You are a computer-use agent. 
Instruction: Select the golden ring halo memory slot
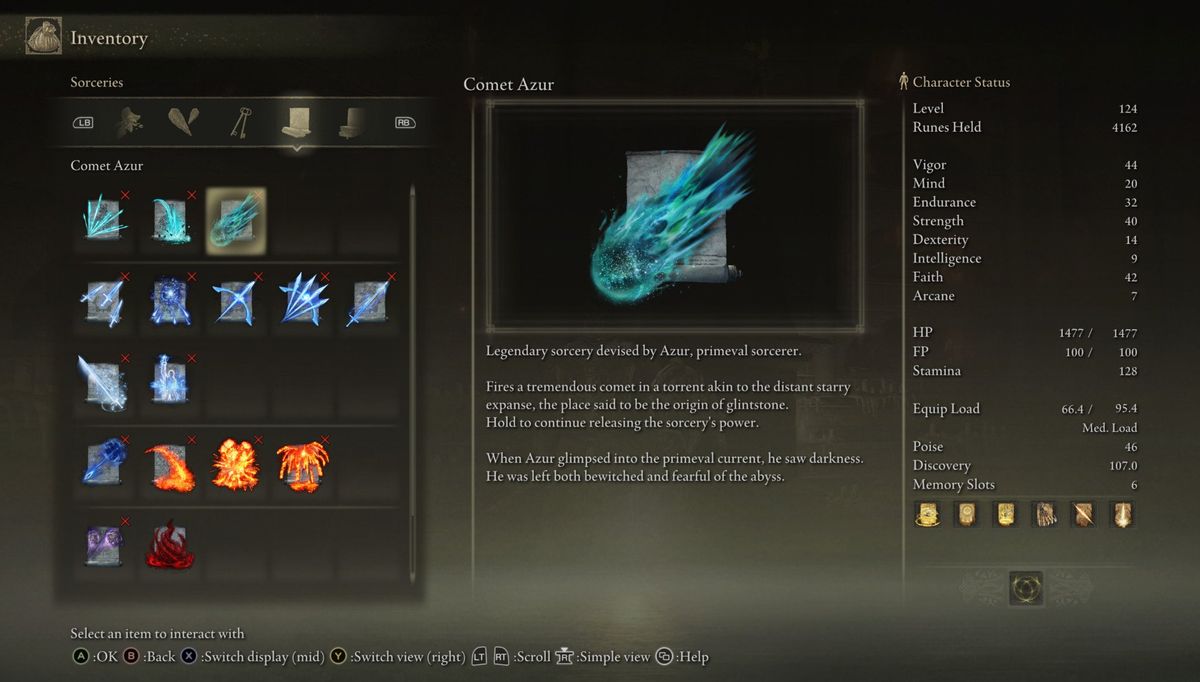click(927, 514)
